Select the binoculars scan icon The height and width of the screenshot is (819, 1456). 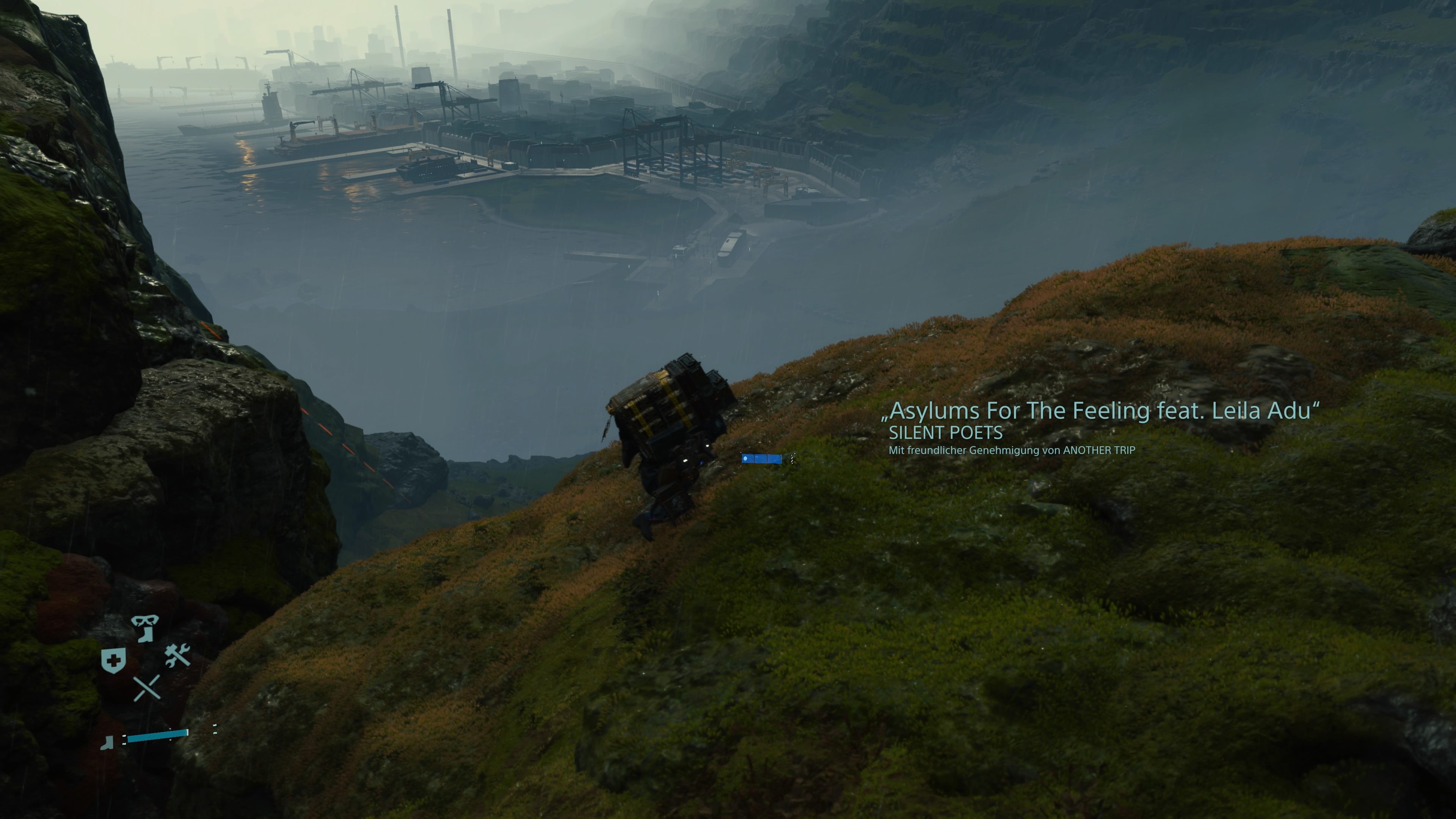[145, 621]
